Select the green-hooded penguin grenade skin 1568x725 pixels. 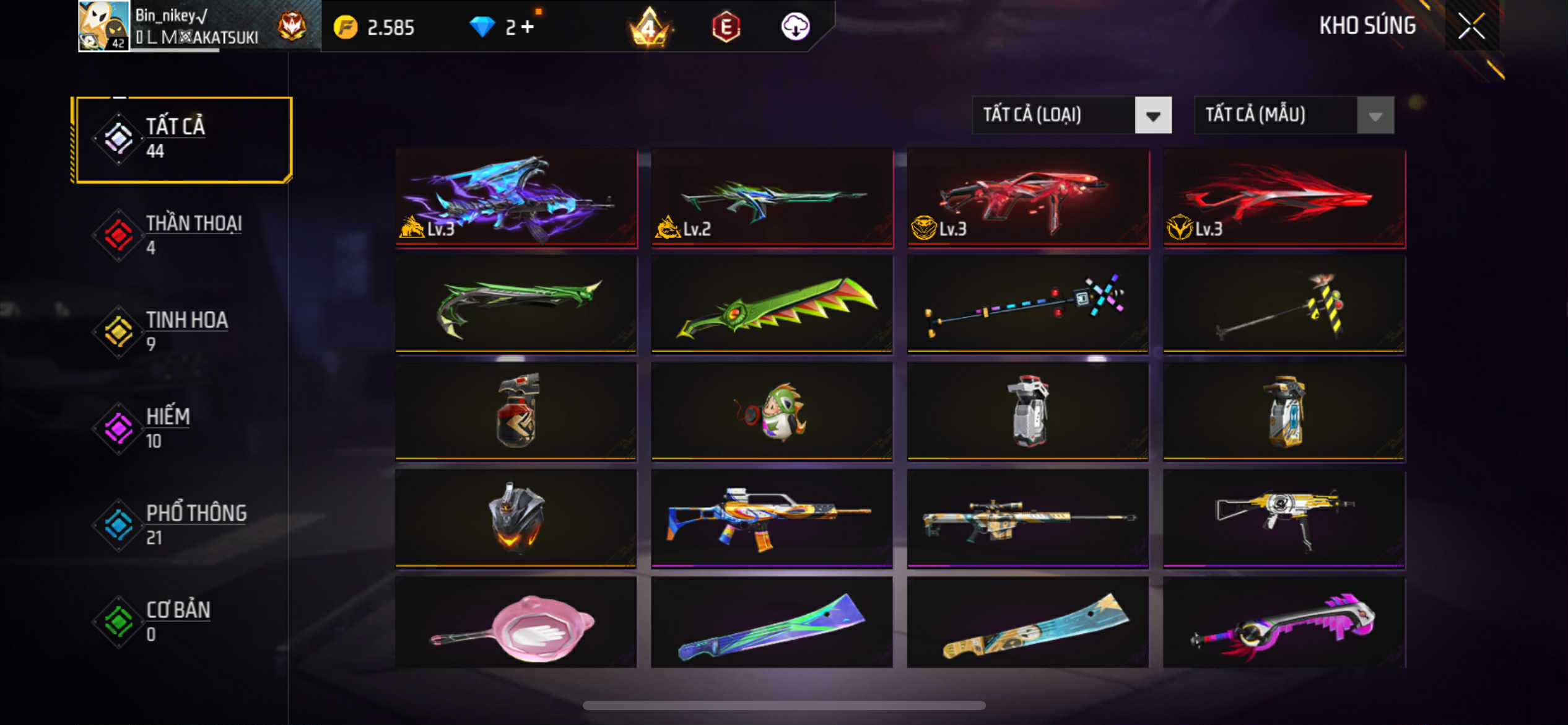[x=772, y=411]
